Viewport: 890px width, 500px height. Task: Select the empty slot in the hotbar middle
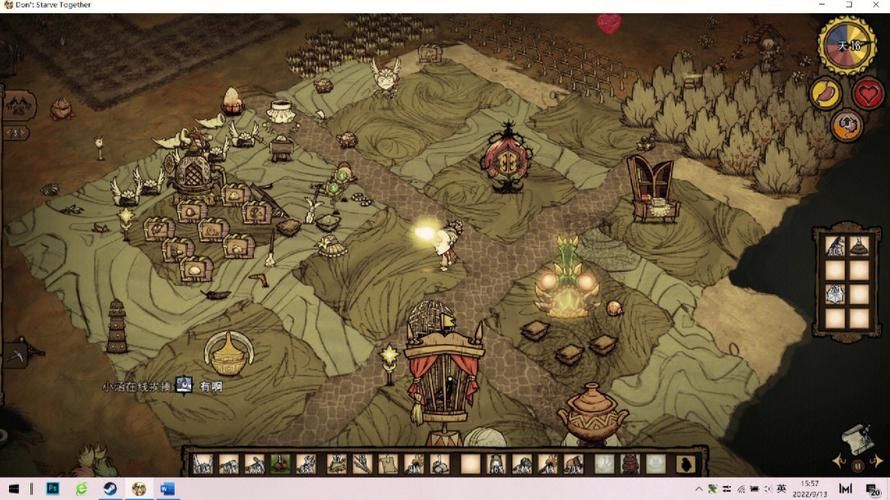point(469,463)
